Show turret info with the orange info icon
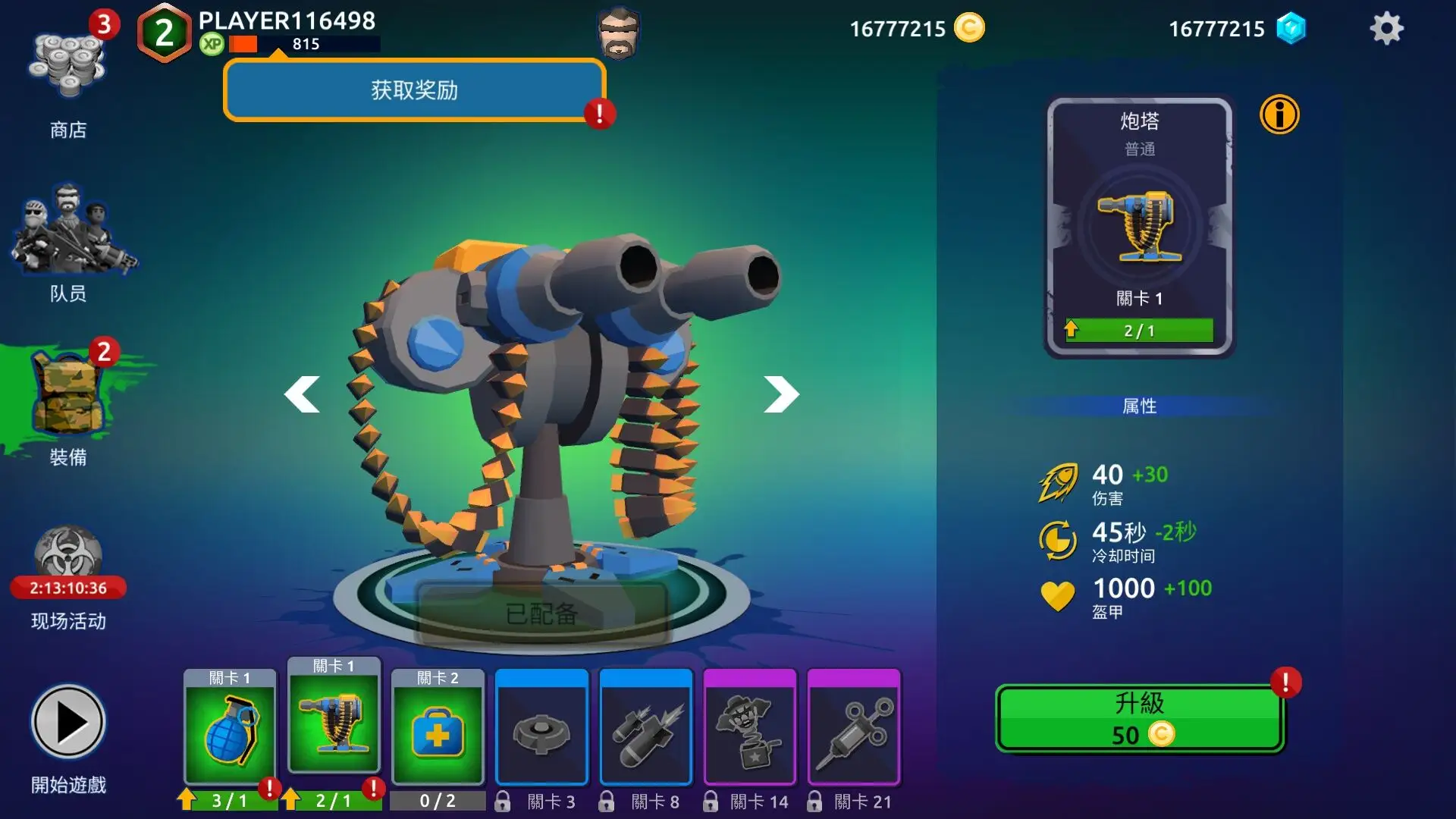1456x819 pixels. point(1279,115)
